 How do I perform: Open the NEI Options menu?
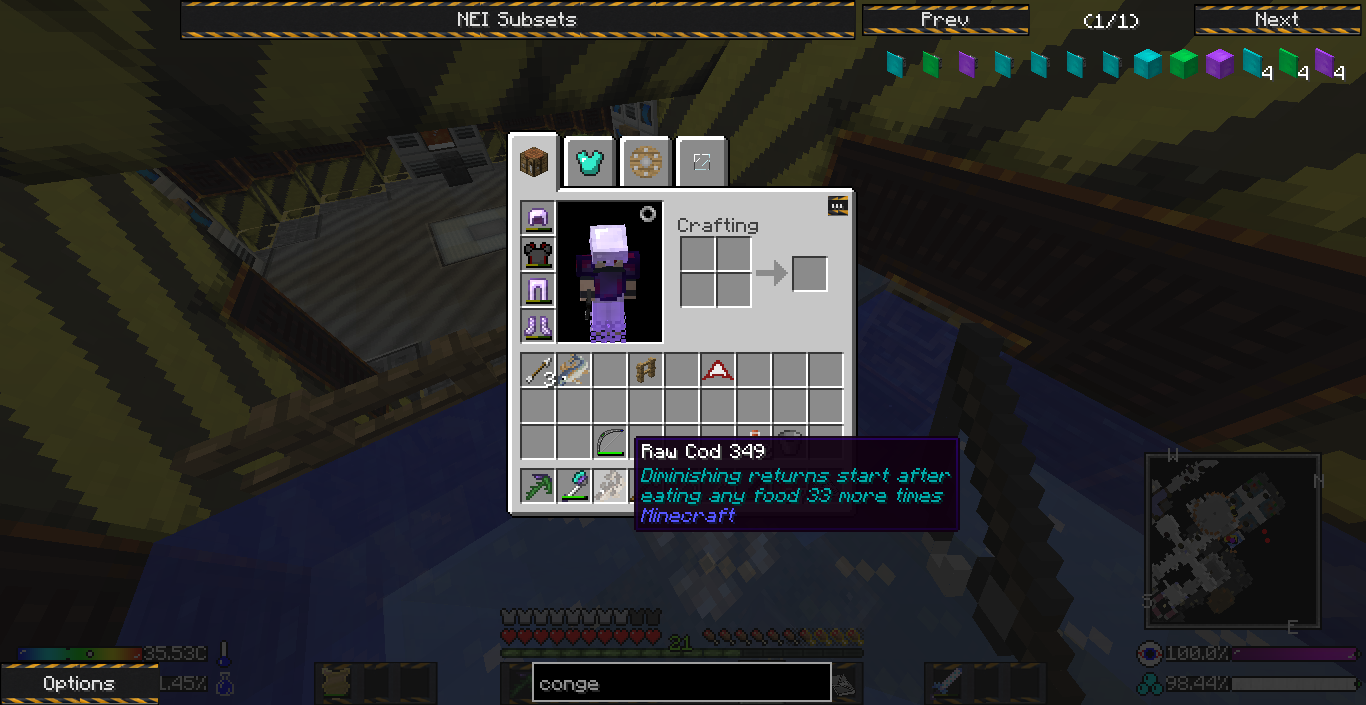[78, 684]
